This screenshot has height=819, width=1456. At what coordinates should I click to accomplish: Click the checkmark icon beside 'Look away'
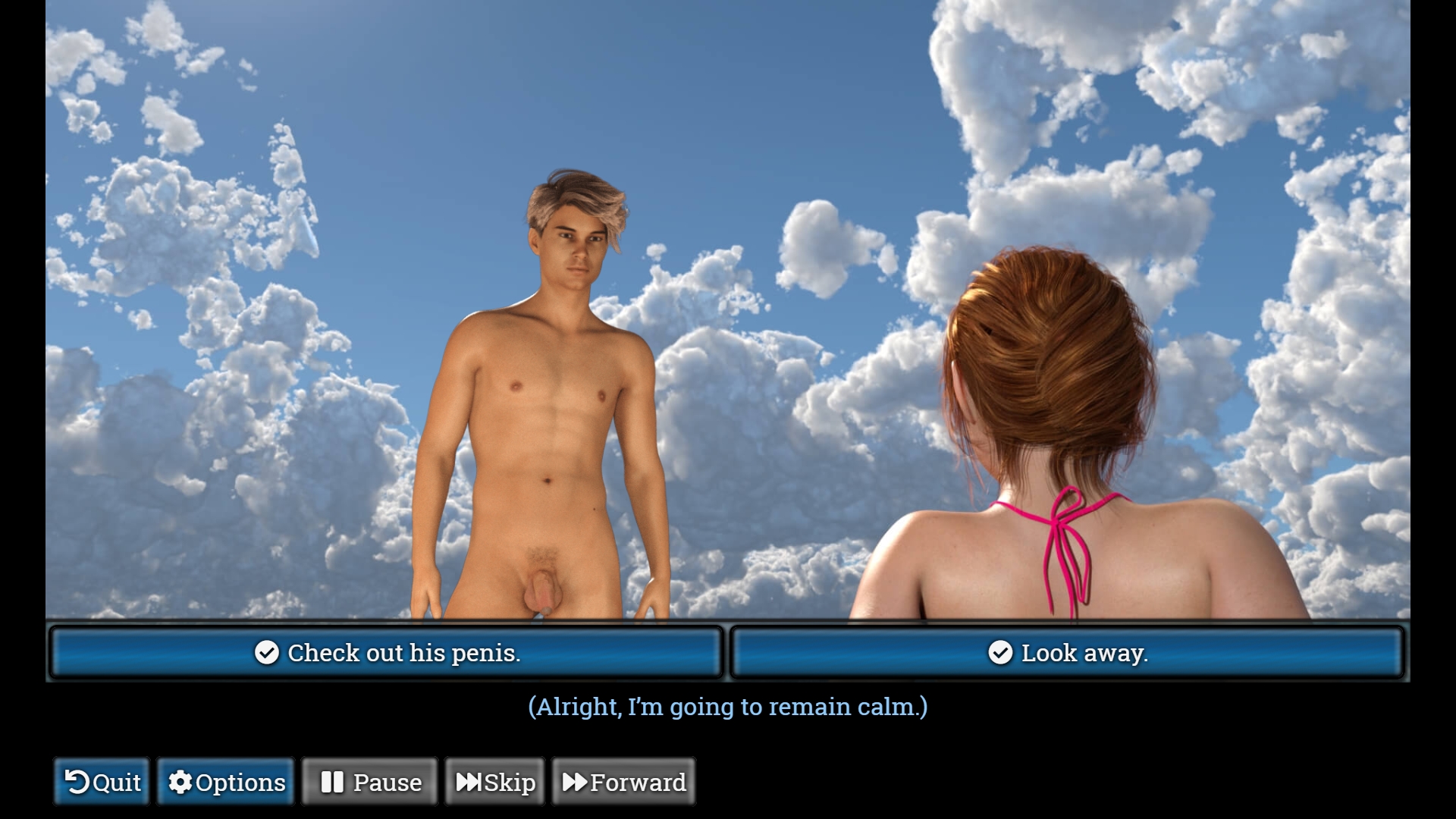1001,652
